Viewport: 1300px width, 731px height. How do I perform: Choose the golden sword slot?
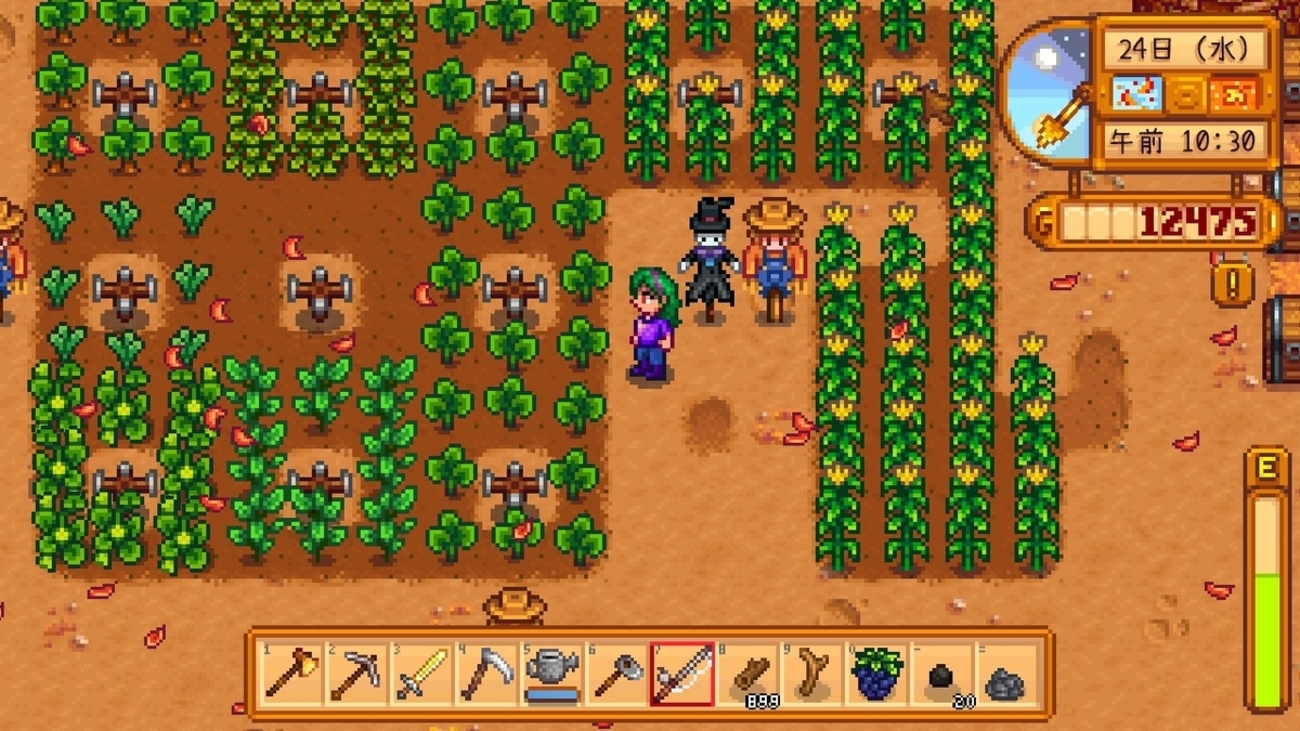421,674
